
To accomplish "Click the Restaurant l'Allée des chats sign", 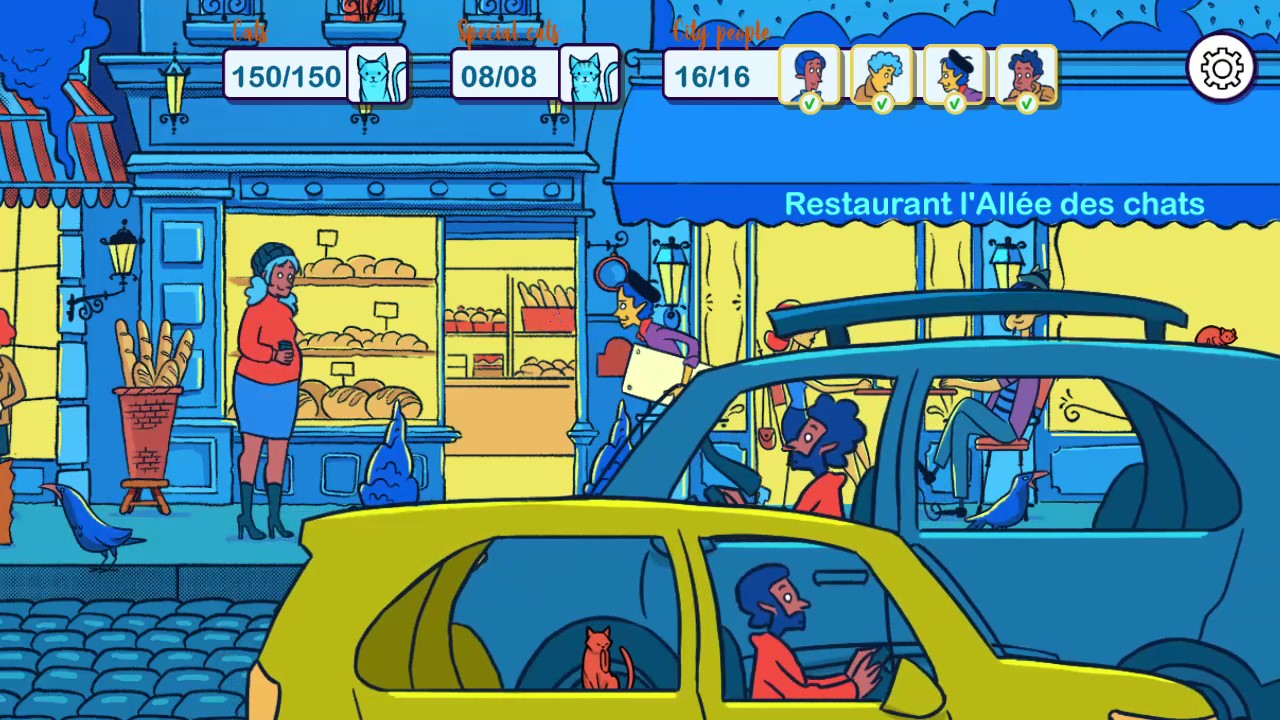I will coord(994,203).
